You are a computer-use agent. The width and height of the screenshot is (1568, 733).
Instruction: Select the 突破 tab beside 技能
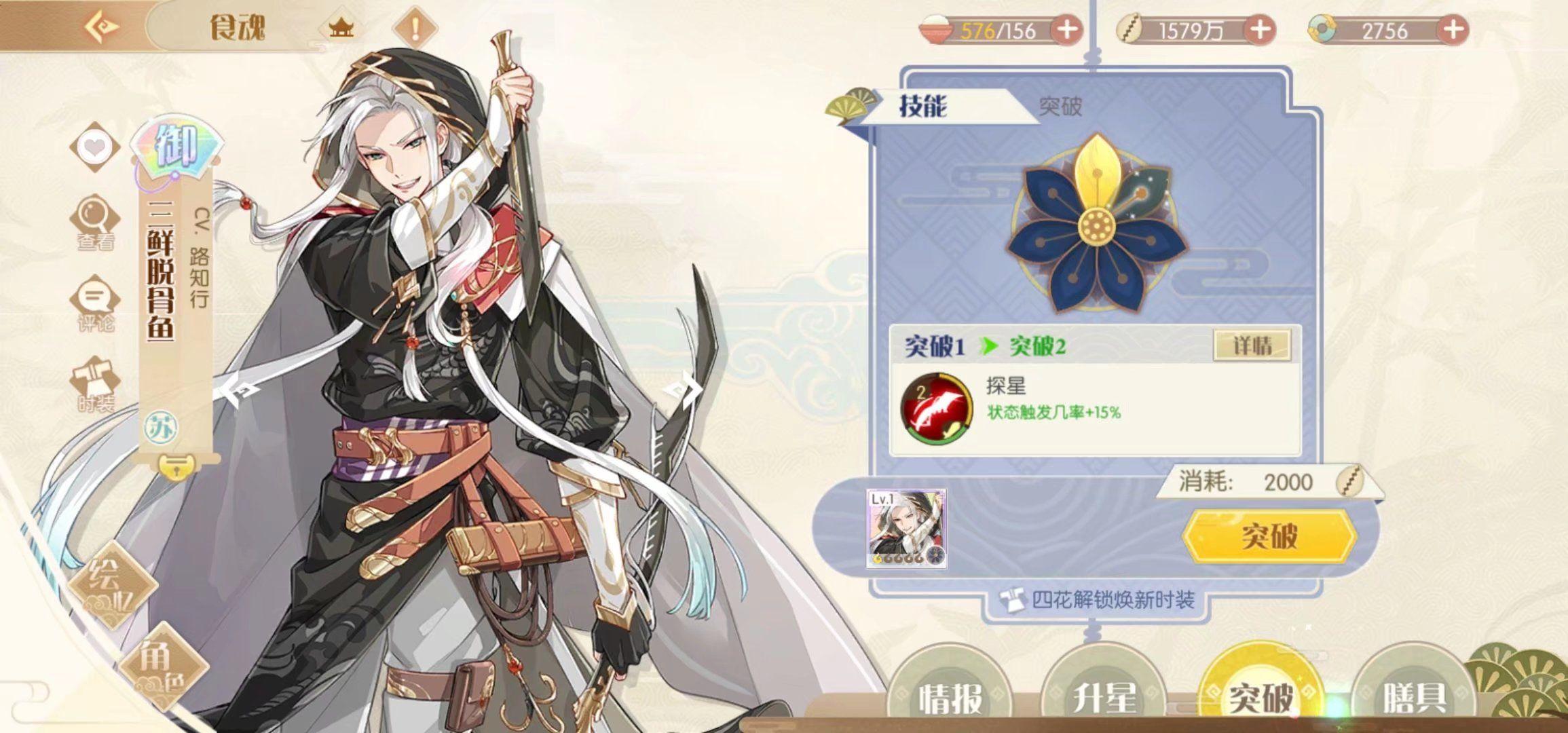(1060, 106)
